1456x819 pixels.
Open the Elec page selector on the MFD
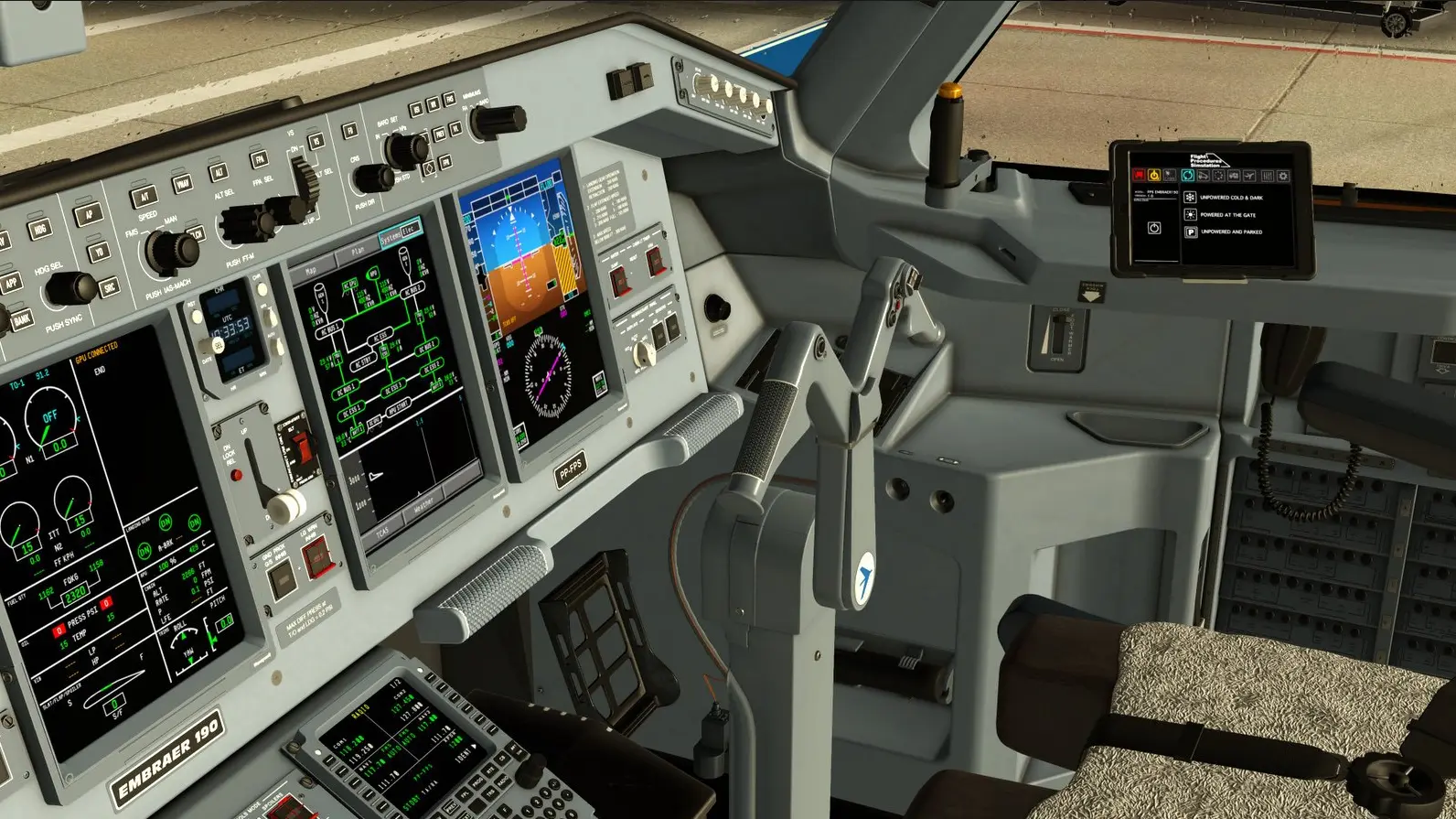tap(409, 230)
